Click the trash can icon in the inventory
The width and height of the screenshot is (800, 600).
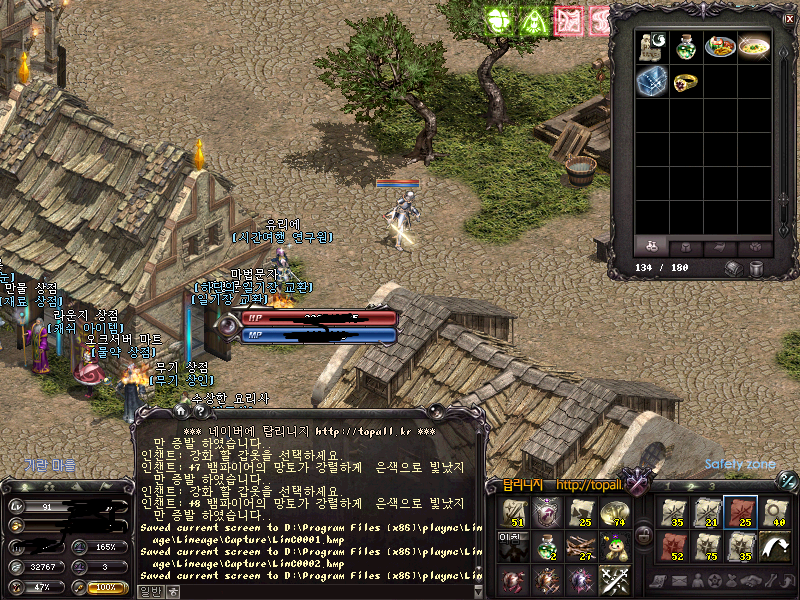[757, 268]
